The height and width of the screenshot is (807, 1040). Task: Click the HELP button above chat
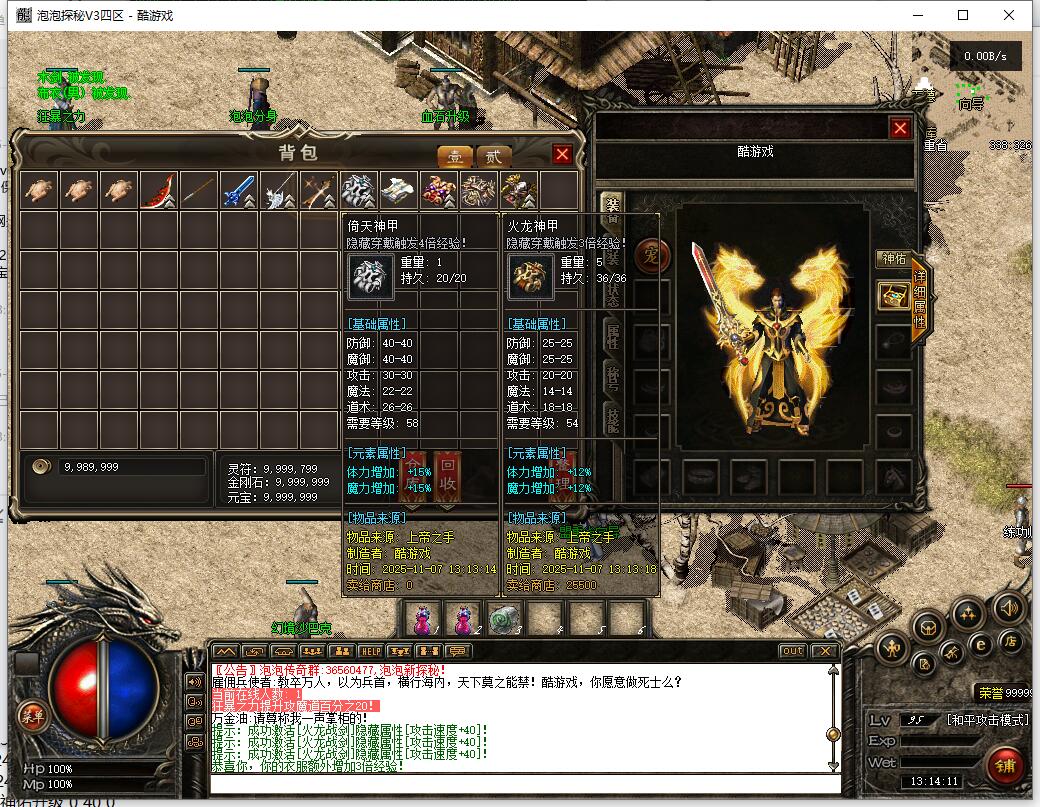[x=371, y=651]
